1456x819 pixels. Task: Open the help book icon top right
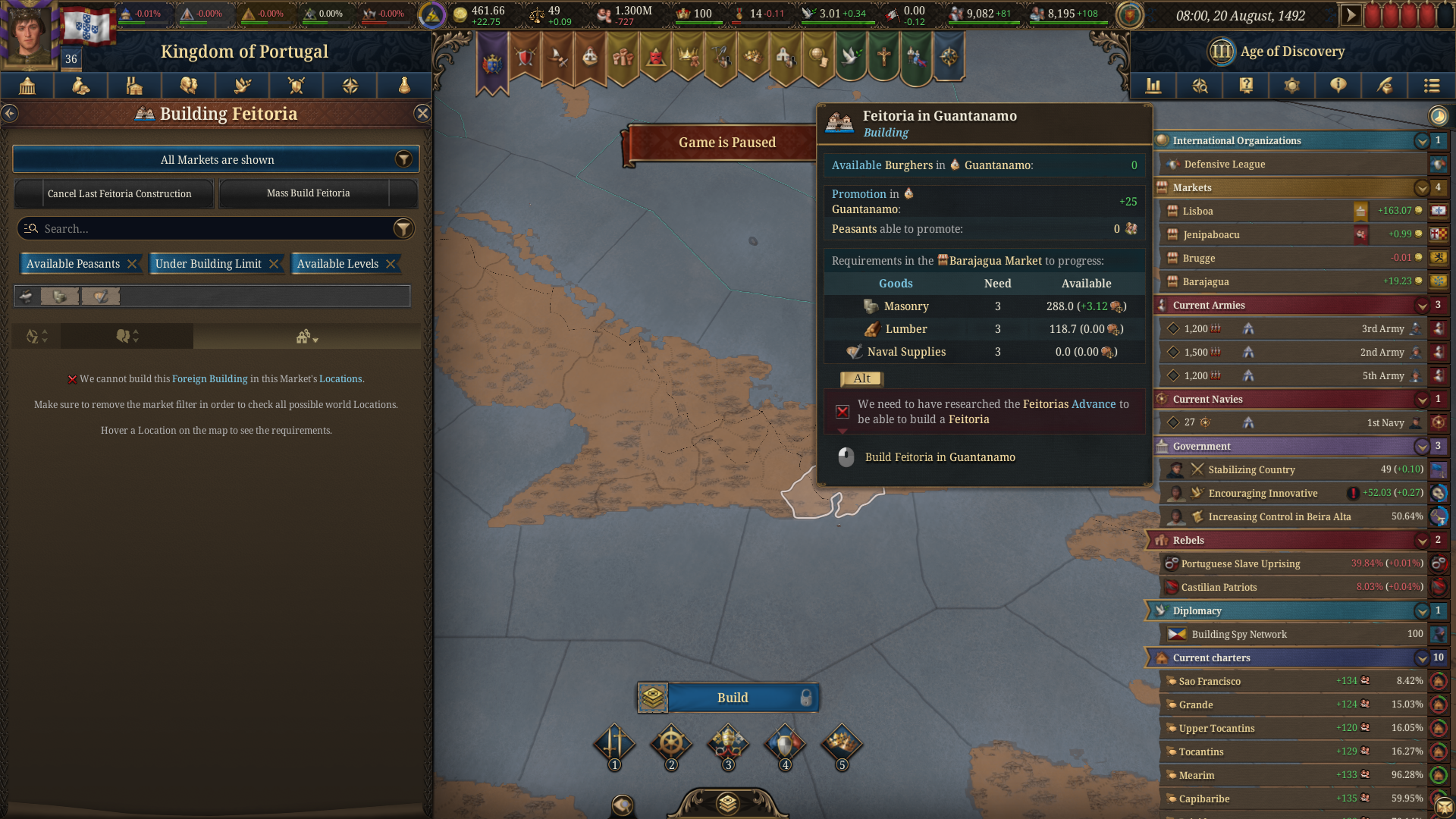pos(1245,86)
